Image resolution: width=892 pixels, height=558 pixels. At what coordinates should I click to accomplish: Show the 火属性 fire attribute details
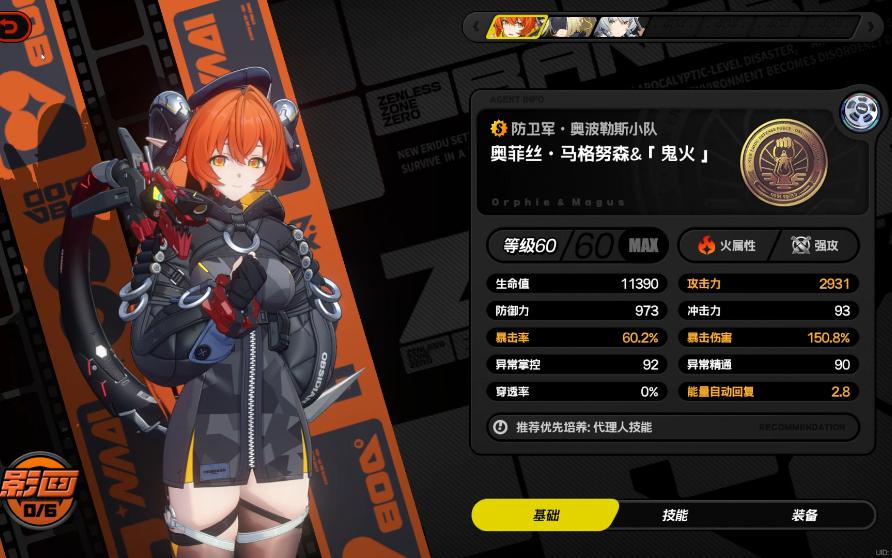(726, 245)
